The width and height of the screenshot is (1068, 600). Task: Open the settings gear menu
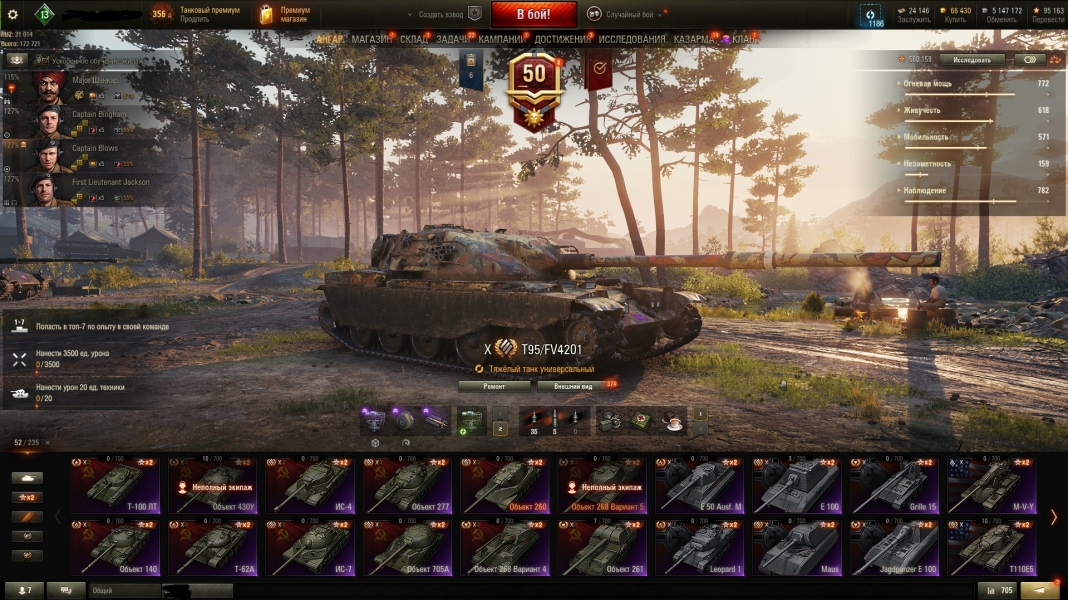(13, 14)
